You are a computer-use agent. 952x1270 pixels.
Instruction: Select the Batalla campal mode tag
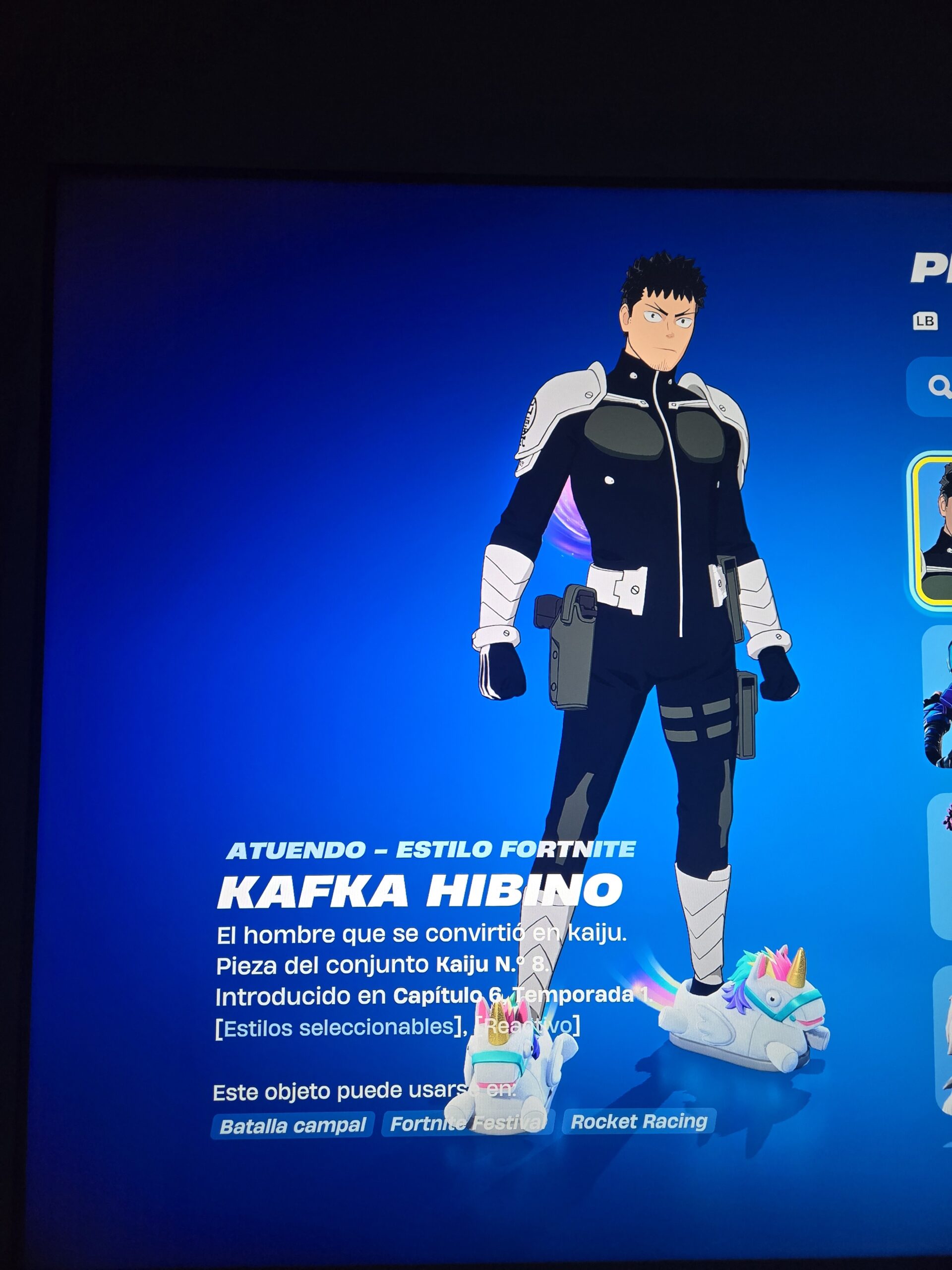(293, 1126)
